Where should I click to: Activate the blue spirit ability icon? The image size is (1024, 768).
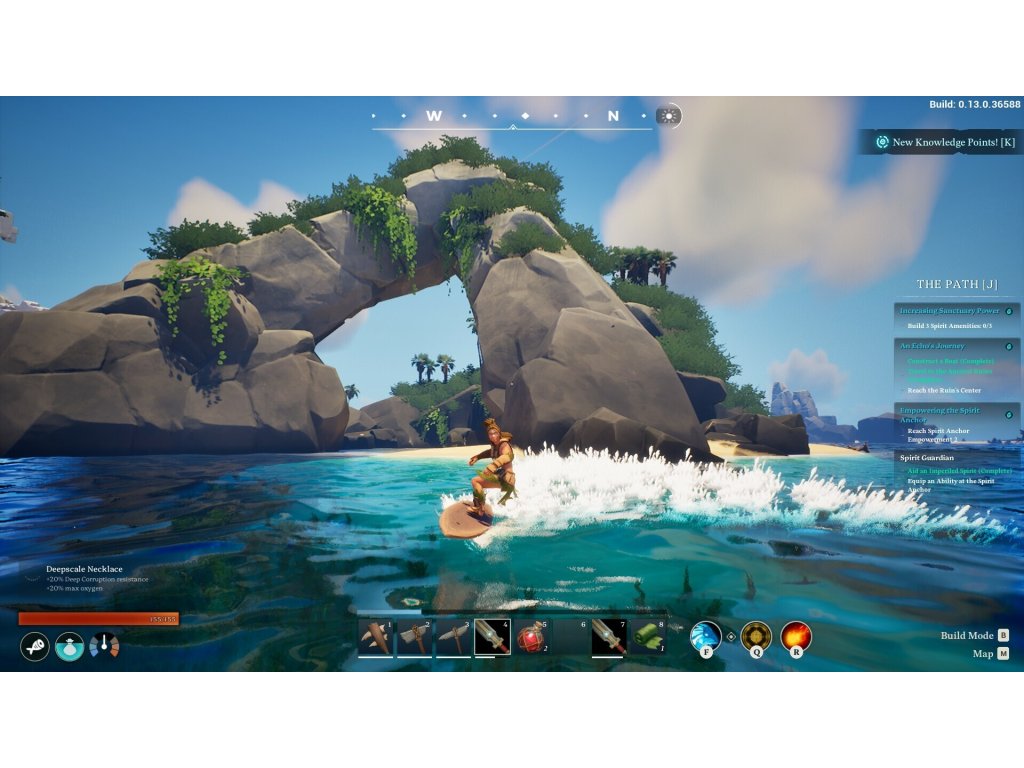pos(706,636)
